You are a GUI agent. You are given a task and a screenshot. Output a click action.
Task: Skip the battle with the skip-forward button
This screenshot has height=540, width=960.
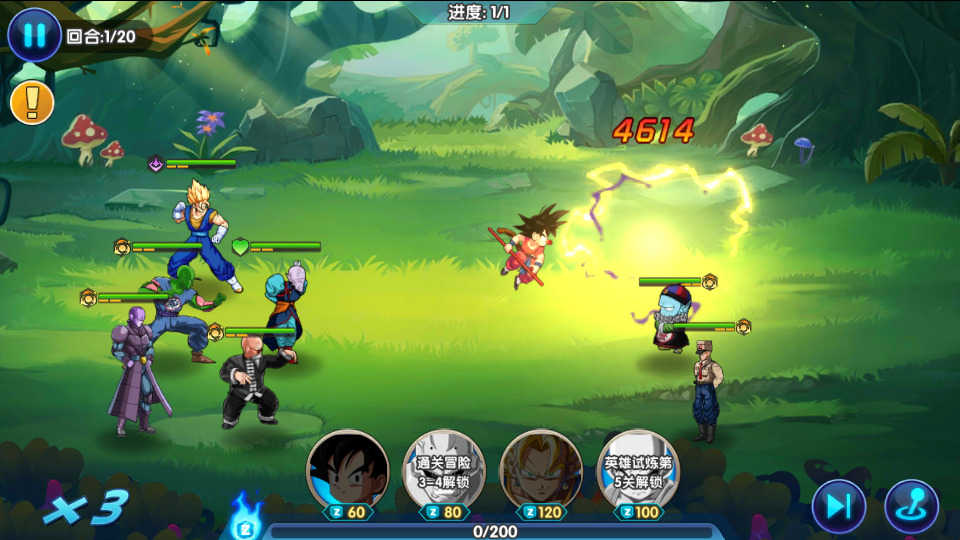coord(838,506)
